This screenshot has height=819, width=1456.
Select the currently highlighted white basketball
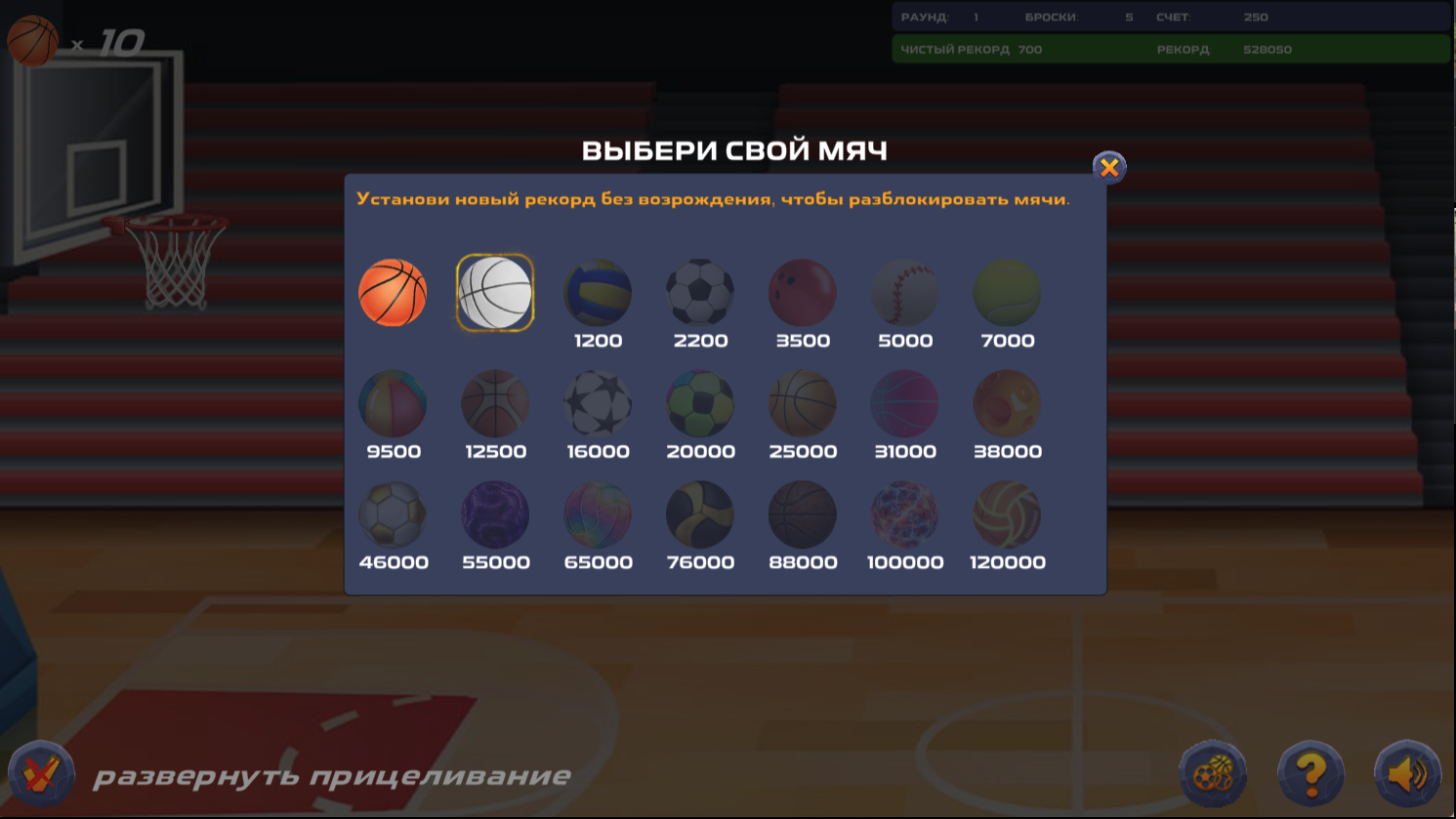496,292
